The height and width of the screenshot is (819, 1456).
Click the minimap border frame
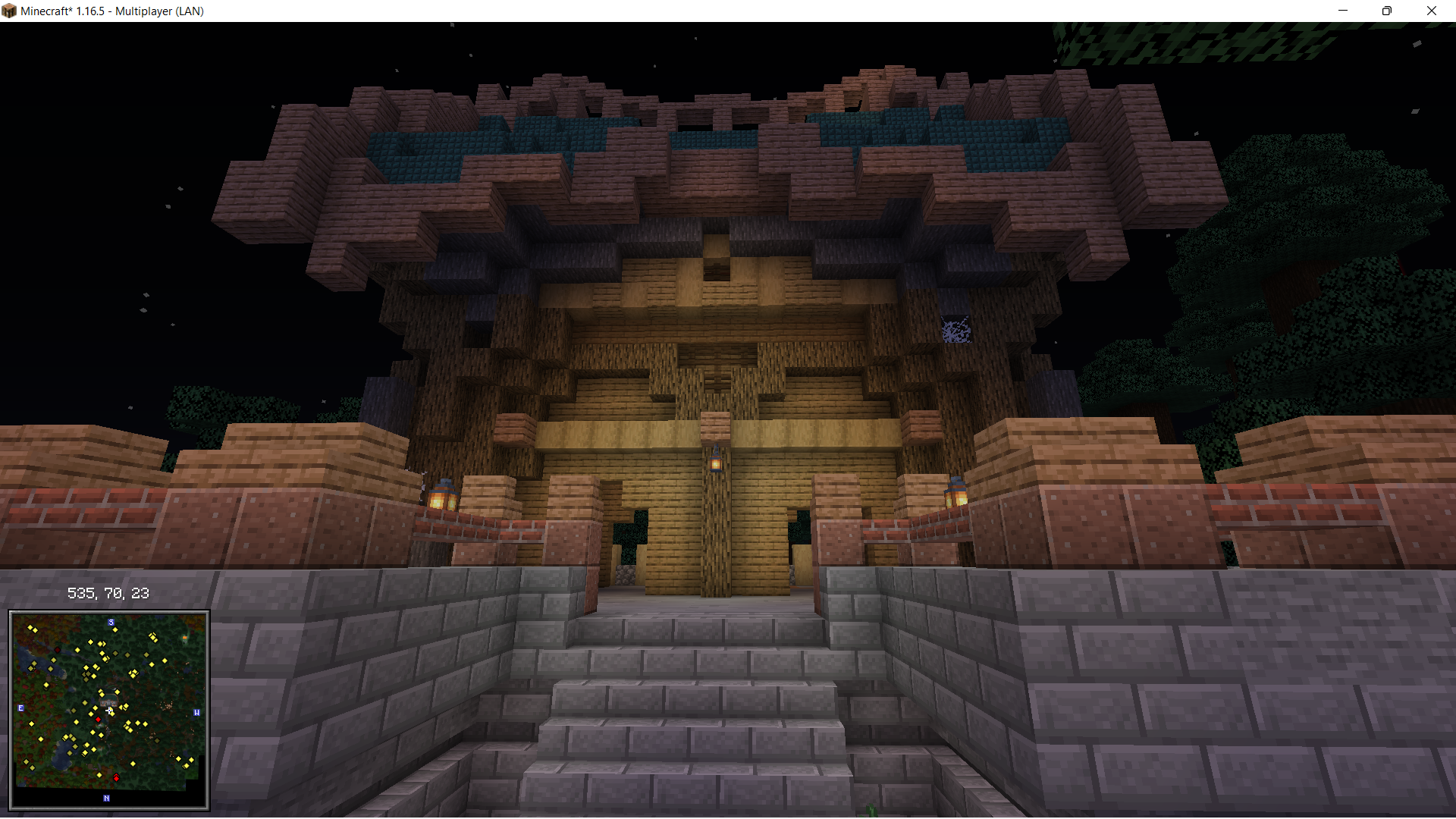click(x=108, y=613)
